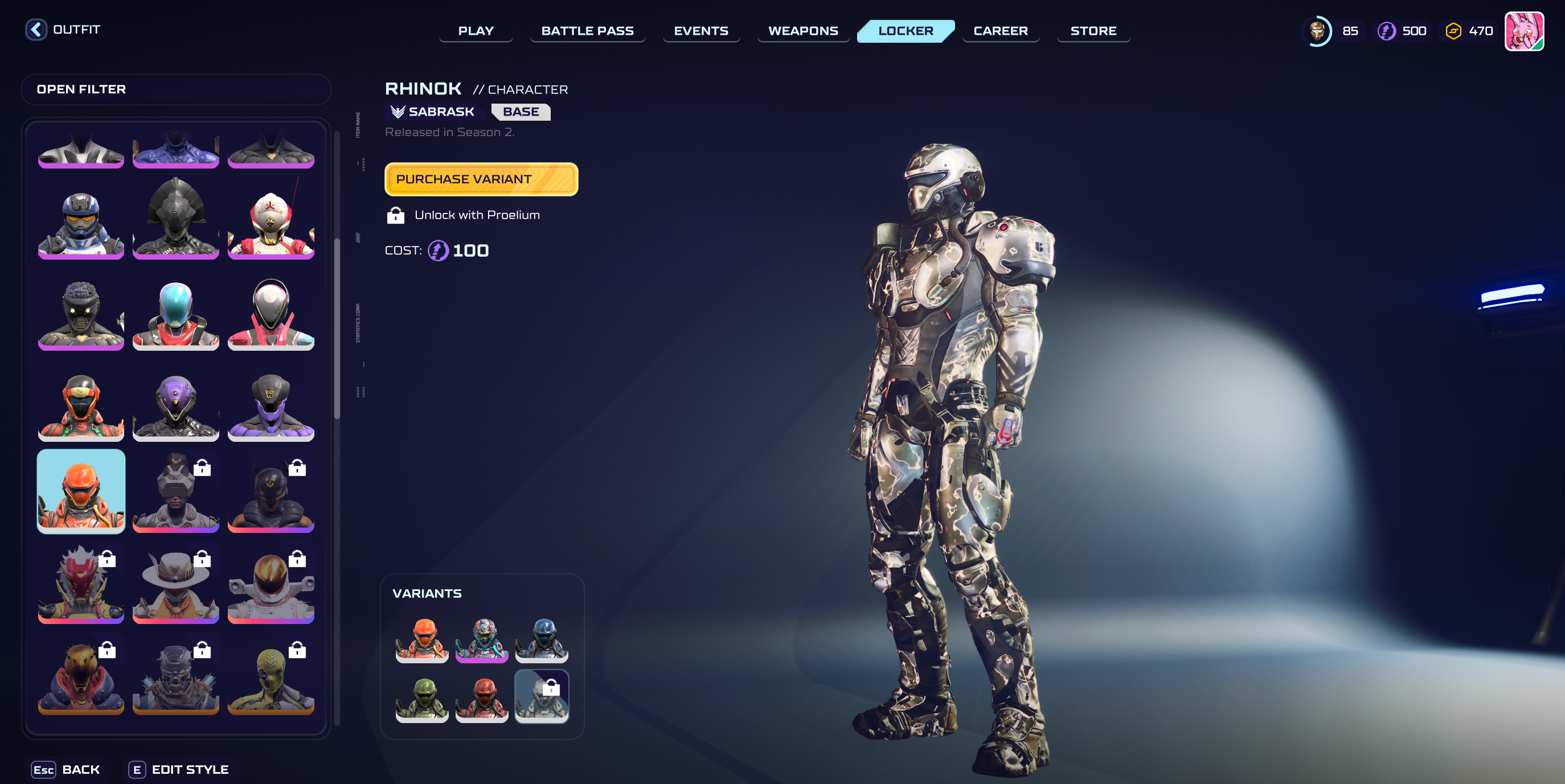Open the Battle Pass tab
This screenshot has width=1565, height=784.
coord(587,31)
